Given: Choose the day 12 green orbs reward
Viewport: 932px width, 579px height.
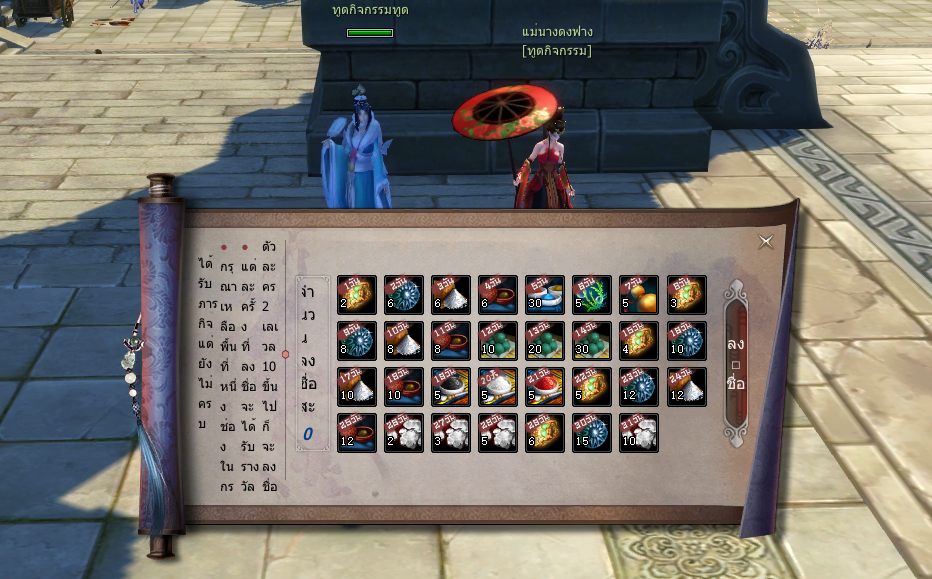Looking at the screenshot, I should click(498, 340).
